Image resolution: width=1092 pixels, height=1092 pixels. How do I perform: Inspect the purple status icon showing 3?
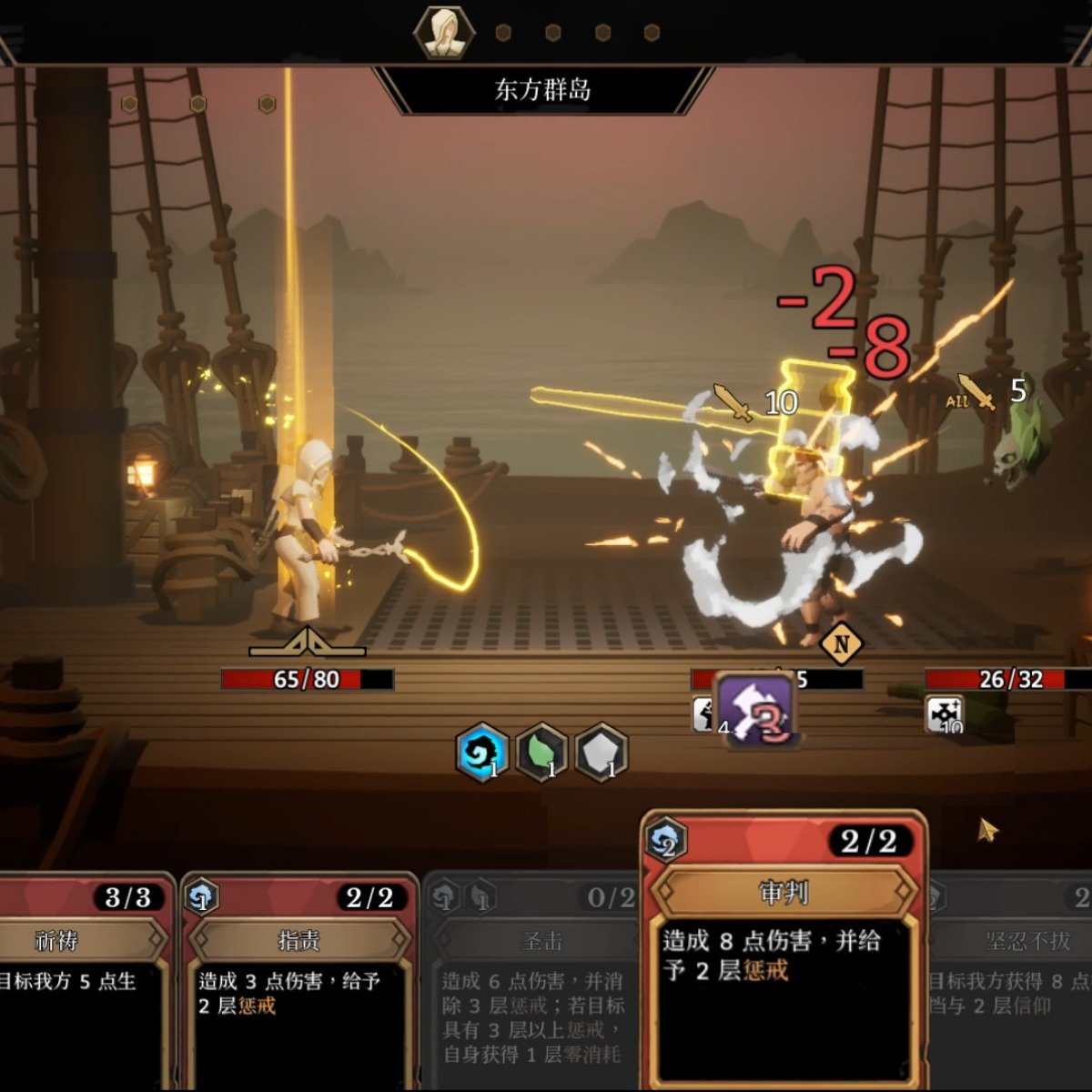tap(757, 711)
